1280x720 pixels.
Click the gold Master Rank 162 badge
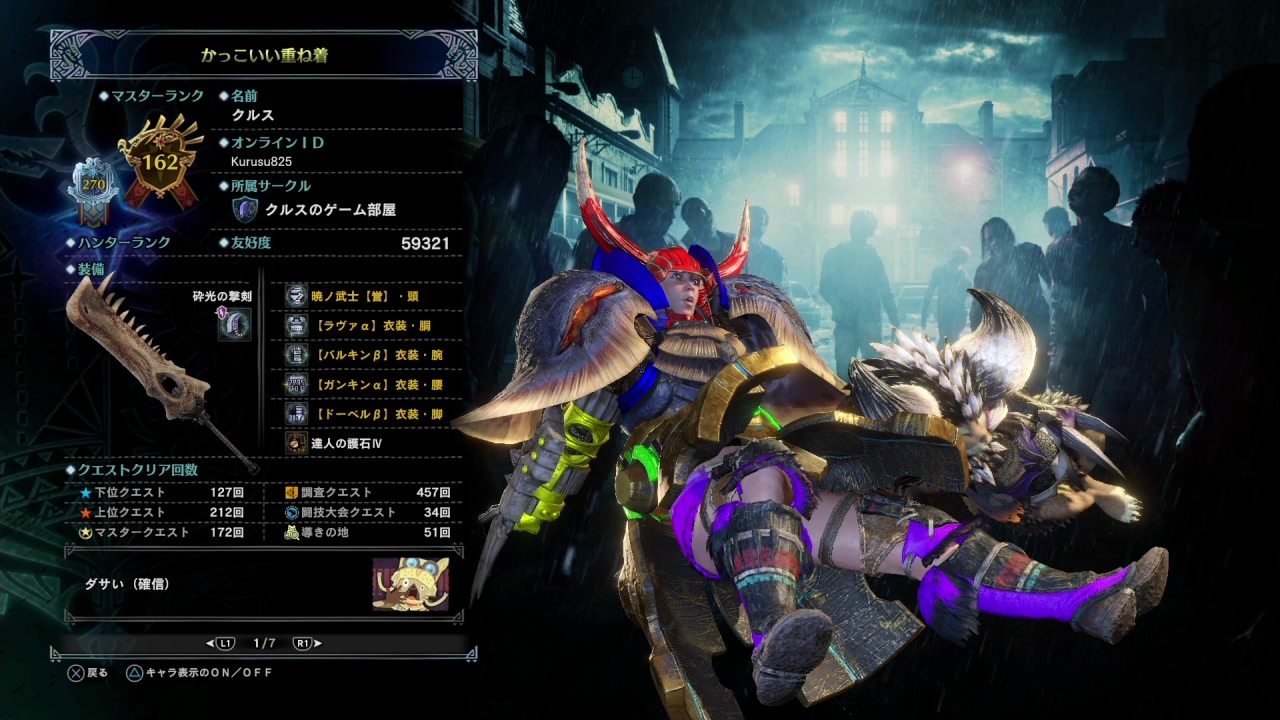(x=160, y=162)
